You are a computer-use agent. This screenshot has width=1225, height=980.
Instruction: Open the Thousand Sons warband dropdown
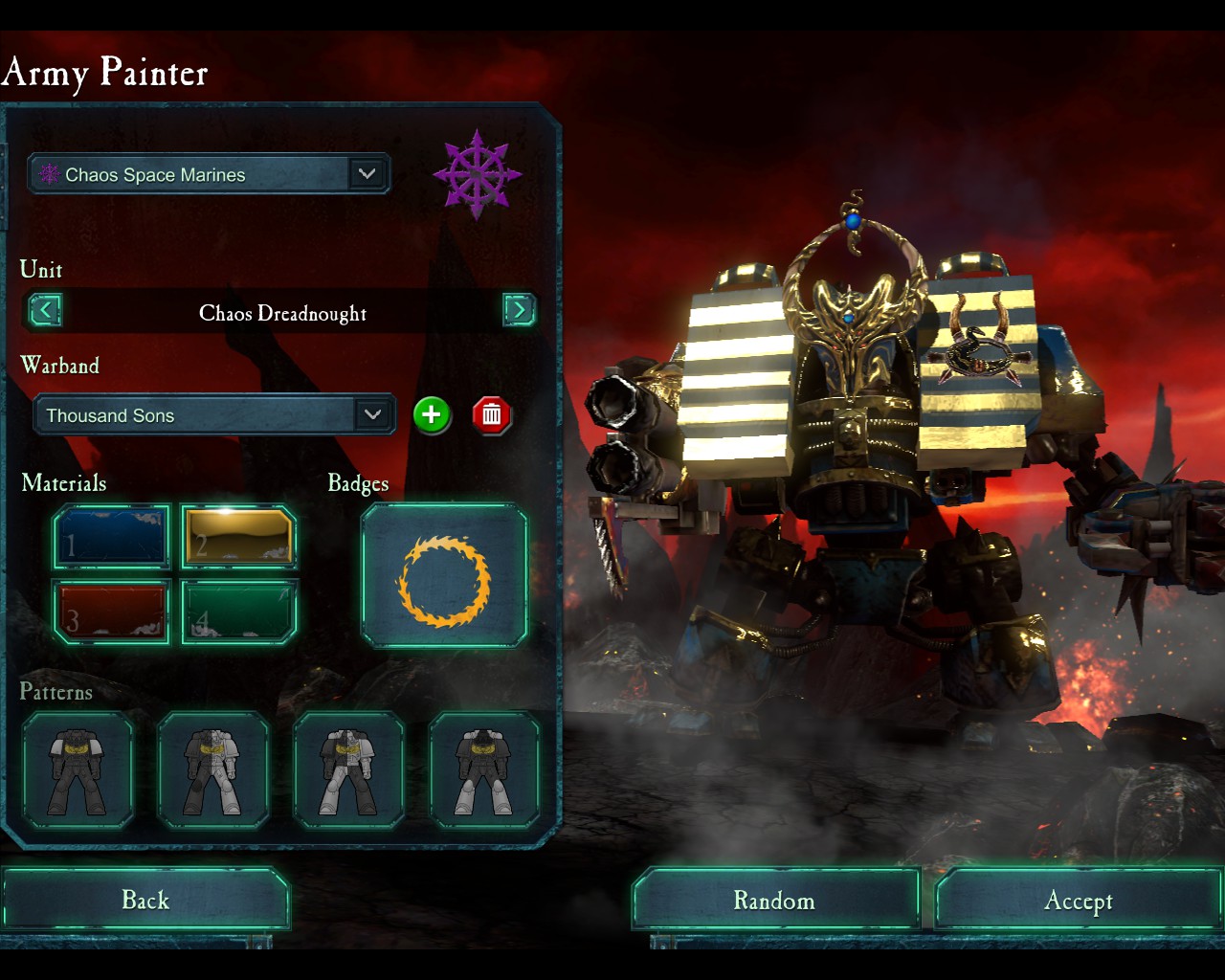click(x=214, y=415)
